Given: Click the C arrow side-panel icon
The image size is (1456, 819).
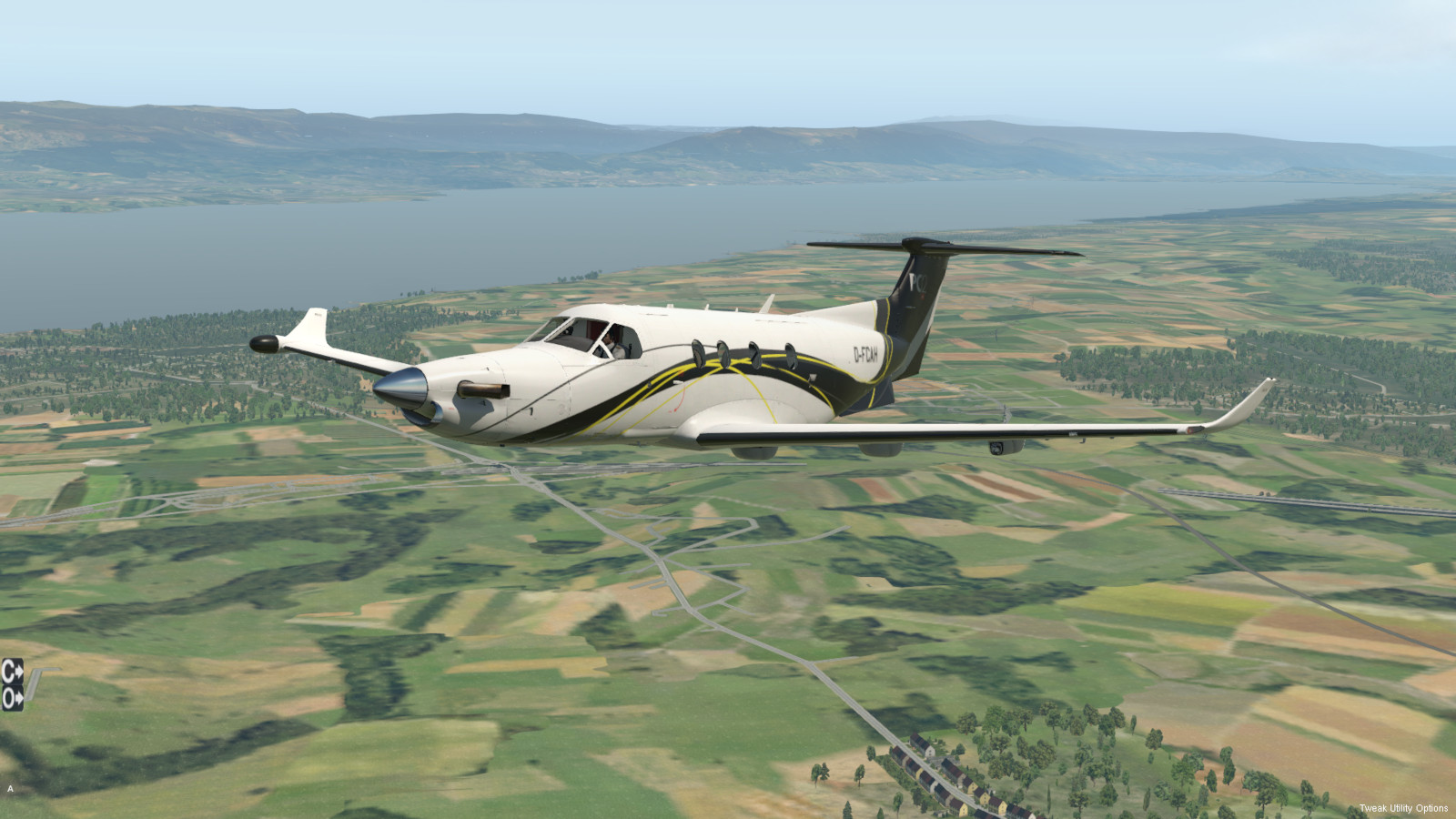Looking at the screenshot, I should pyautogui.click(x=12, y=671).
